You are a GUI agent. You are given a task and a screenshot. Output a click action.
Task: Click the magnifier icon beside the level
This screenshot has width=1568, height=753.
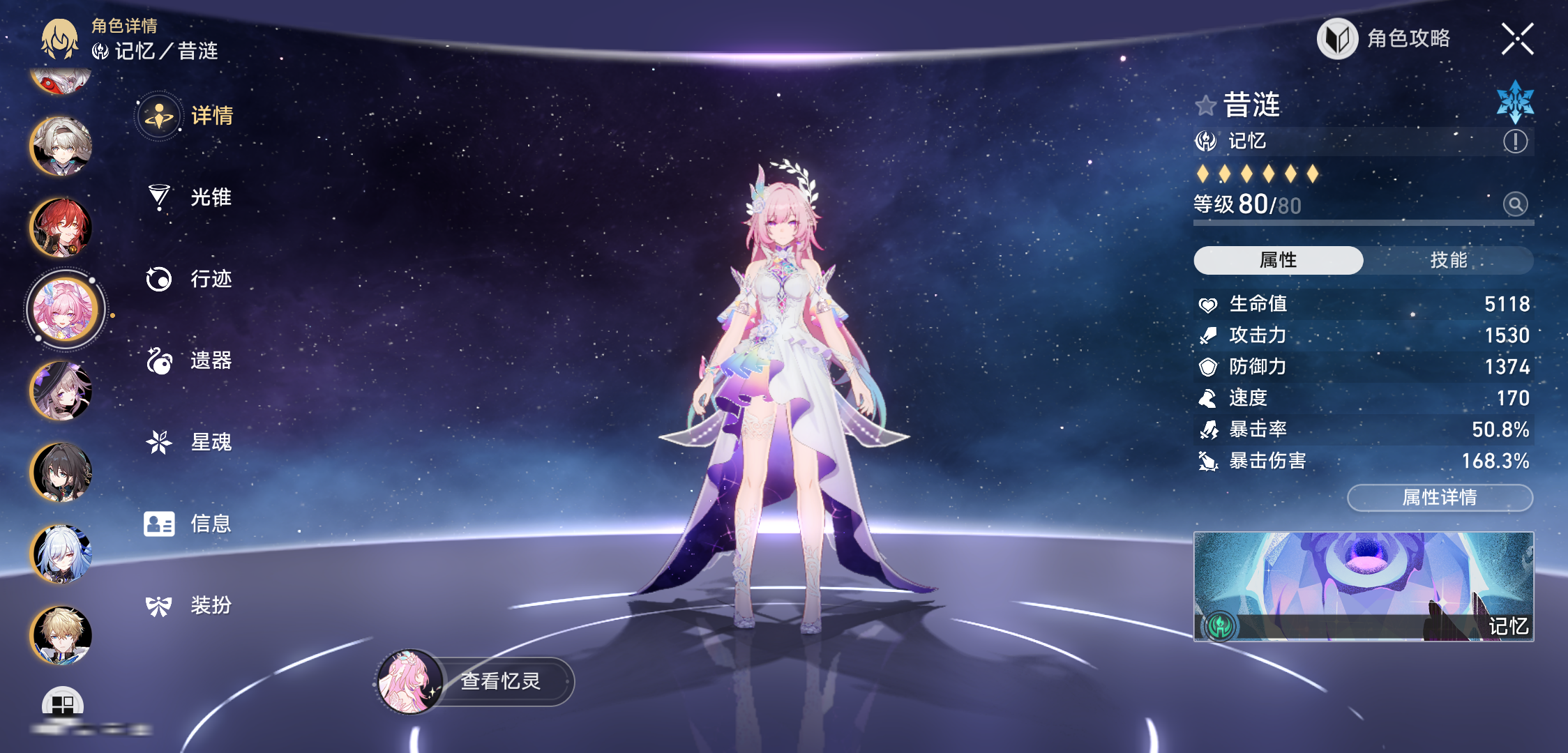click(x=1515, y=204)
